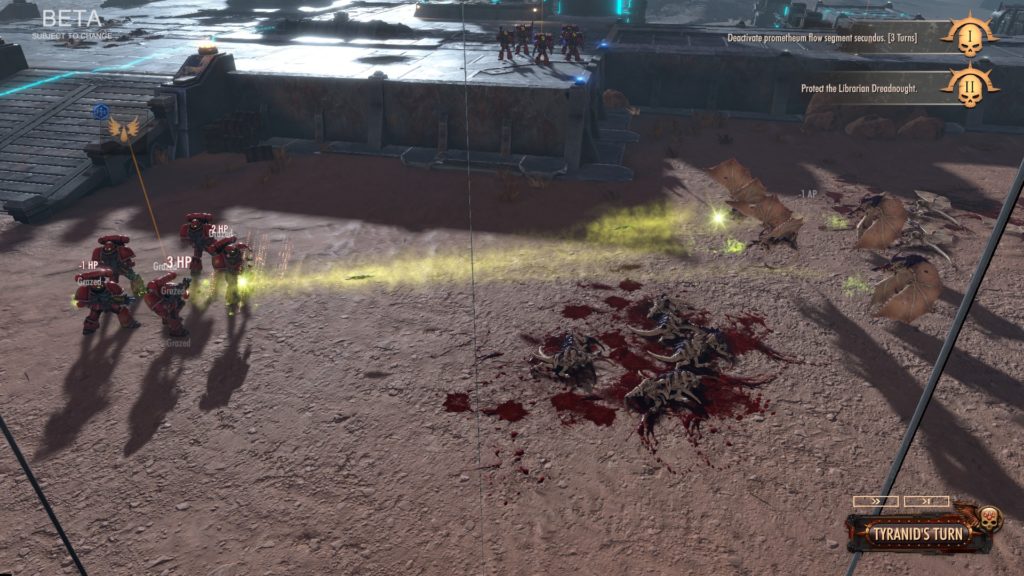The height and width of the screenshot is (576, 1024).
Task: Click the Tyranid's Turn banner
Action: pos(911,531)
